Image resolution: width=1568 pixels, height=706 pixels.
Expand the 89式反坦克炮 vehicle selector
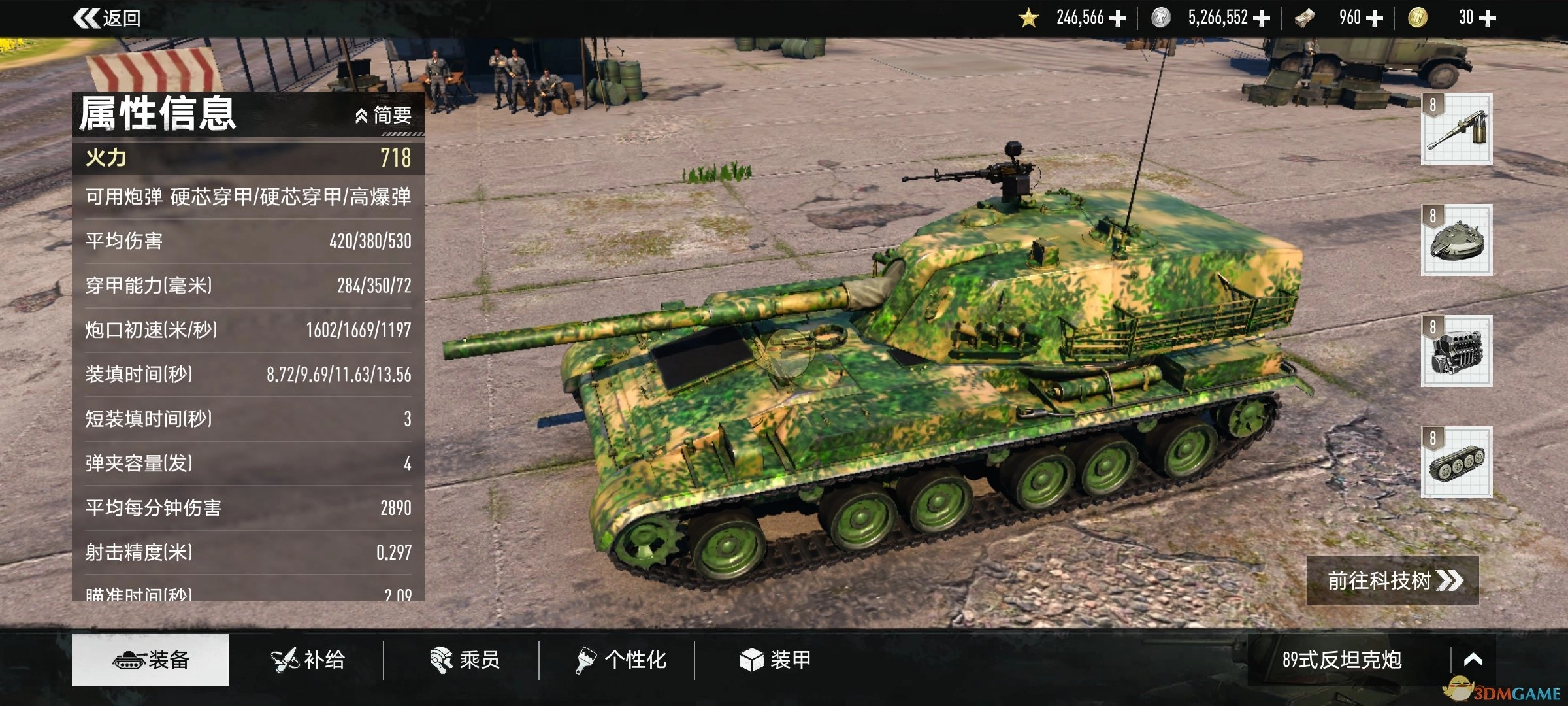click(x=1473, y=660)
